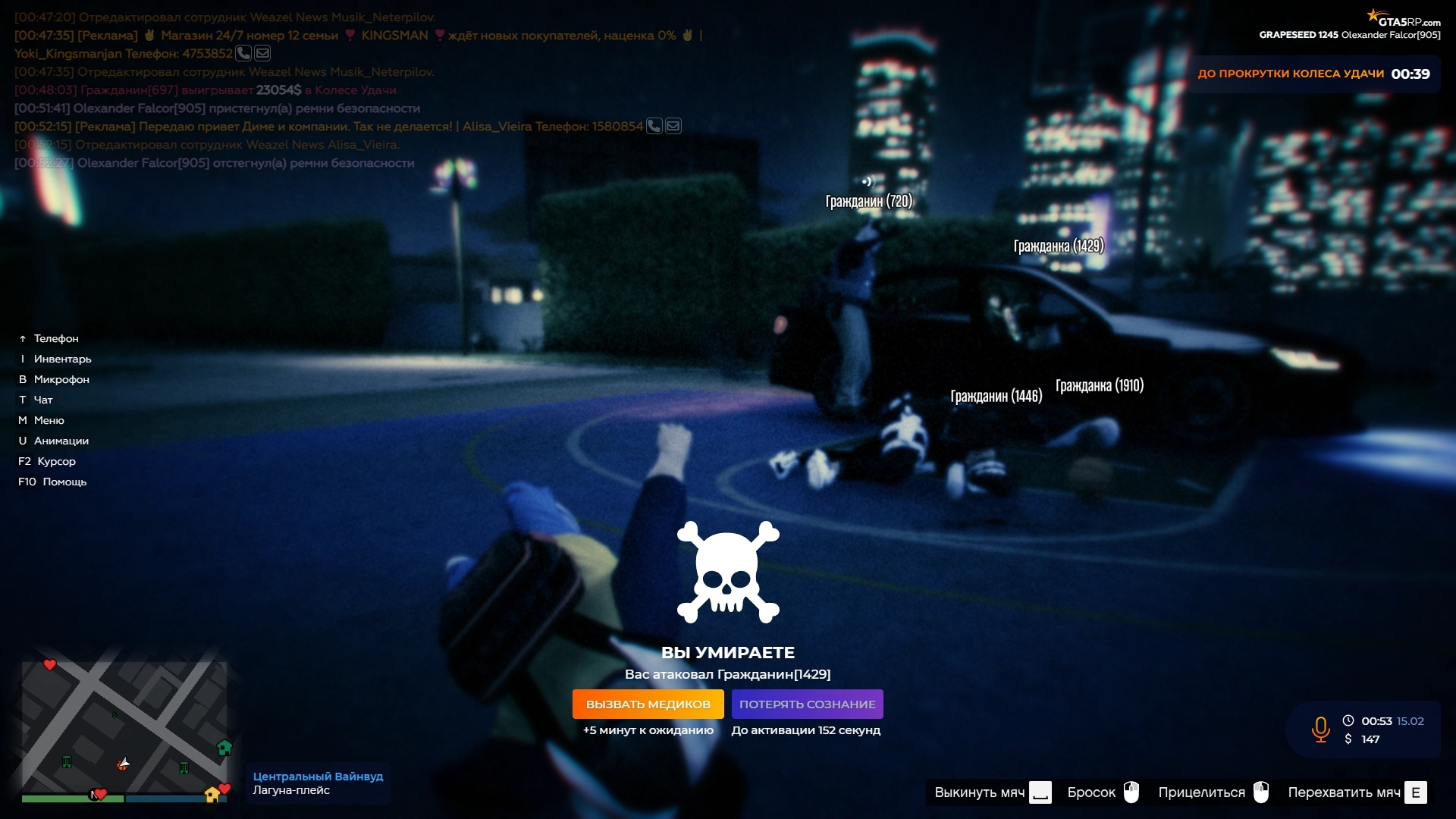
Task: Select the green house marker on the minimap
Action: tap(224, 748)
